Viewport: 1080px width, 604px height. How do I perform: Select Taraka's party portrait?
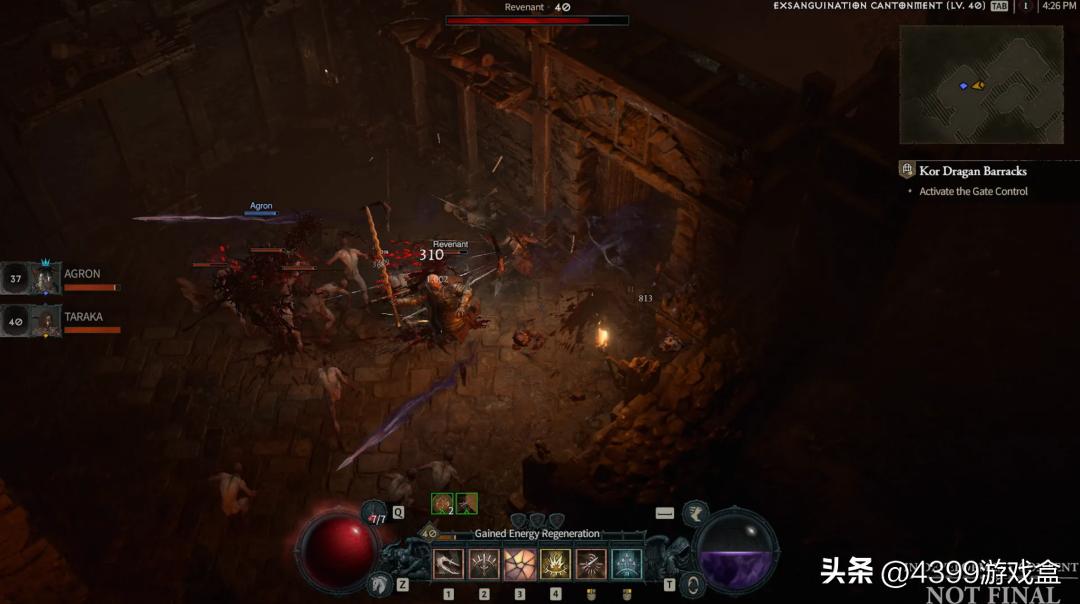coord(45,321)
